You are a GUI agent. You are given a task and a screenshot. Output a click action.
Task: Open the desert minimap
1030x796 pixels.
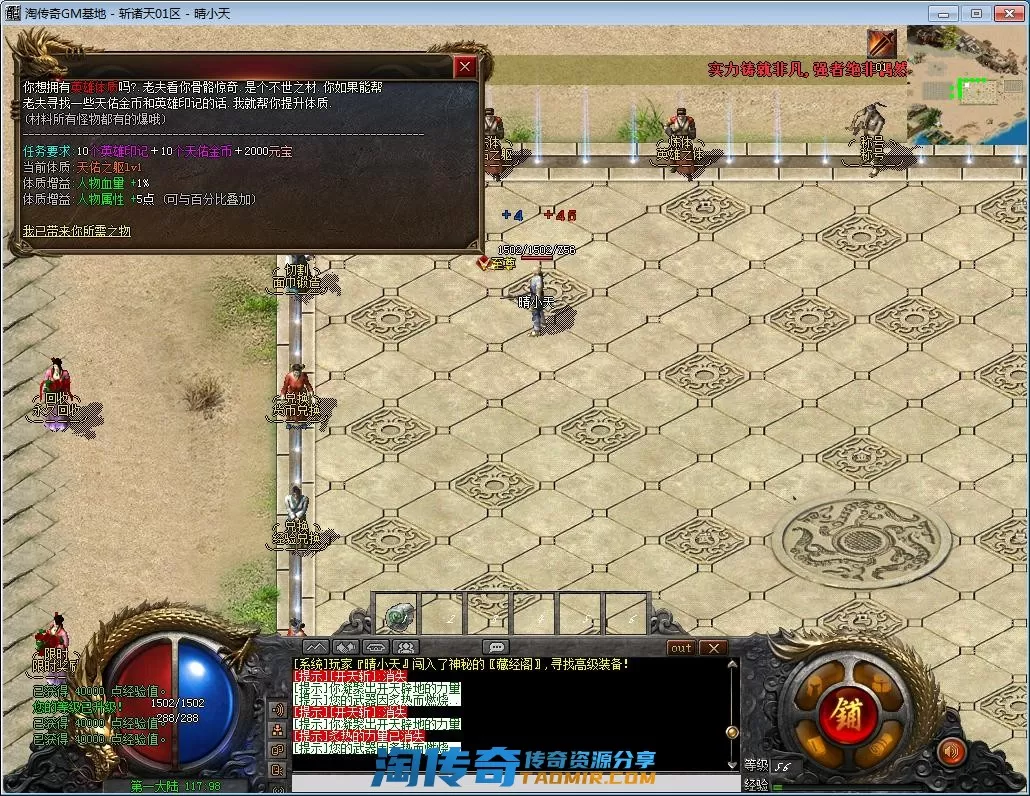coord(965,85)
